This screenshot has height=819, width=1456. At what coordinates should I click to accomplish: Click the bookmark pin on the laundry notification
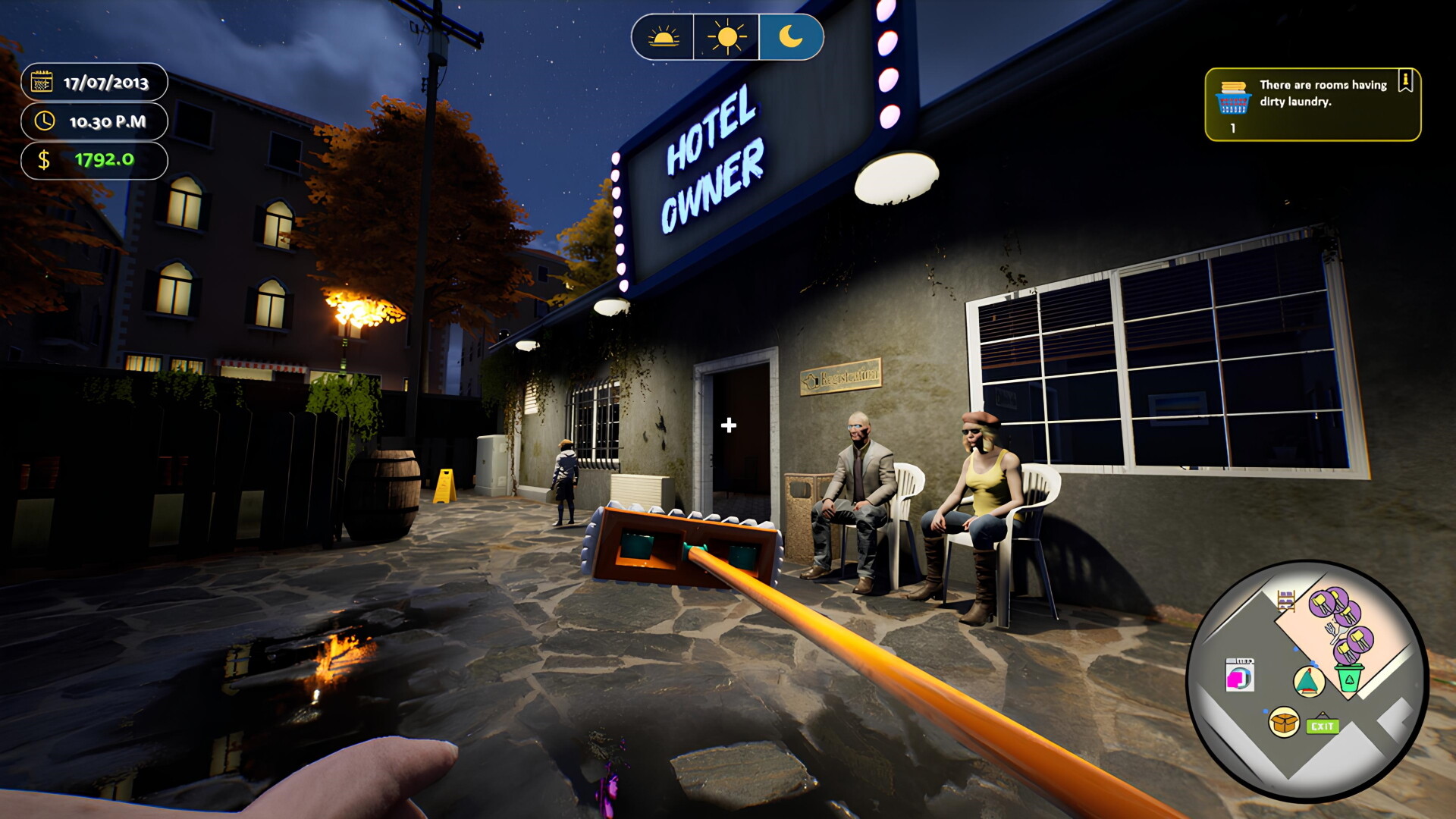(x=1405, y=80)
